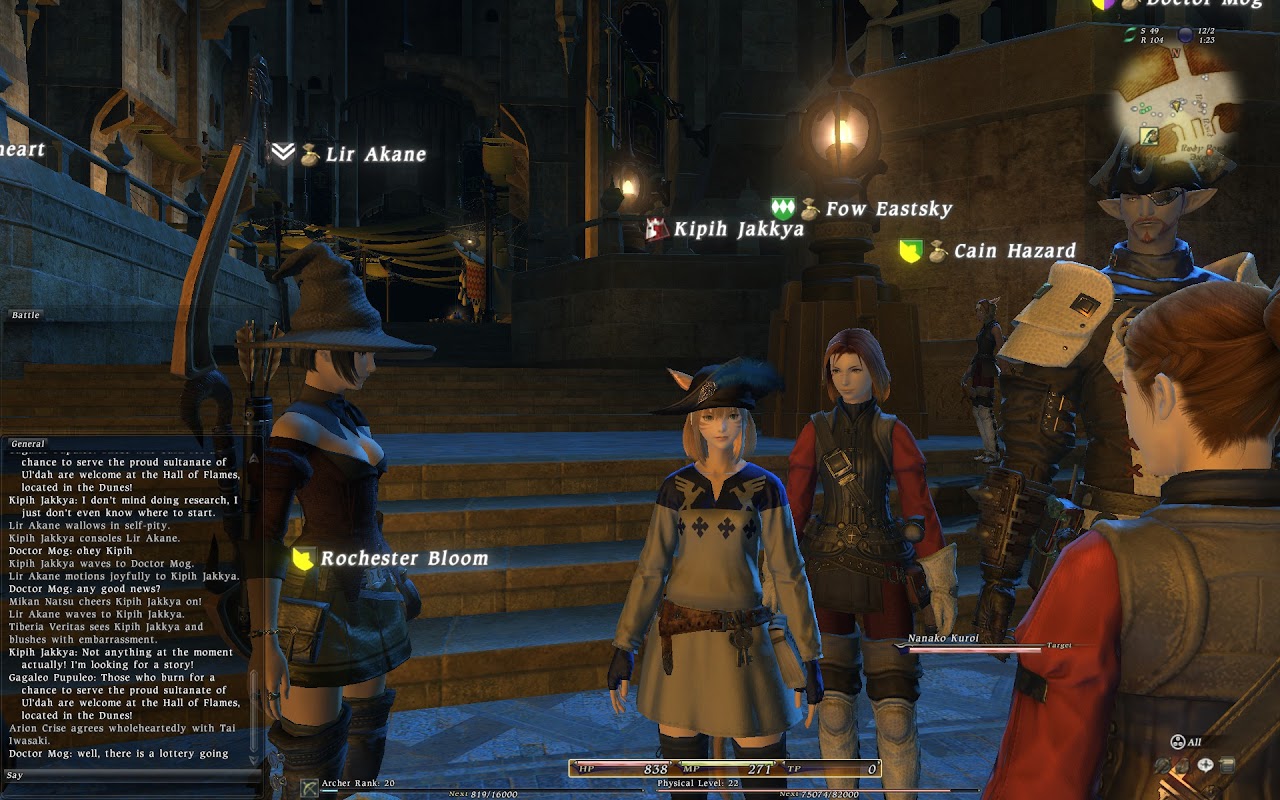Target the player Lir Akane nameplate
1280x800 pixels.
pyautogui.click(x=375, y=154)
